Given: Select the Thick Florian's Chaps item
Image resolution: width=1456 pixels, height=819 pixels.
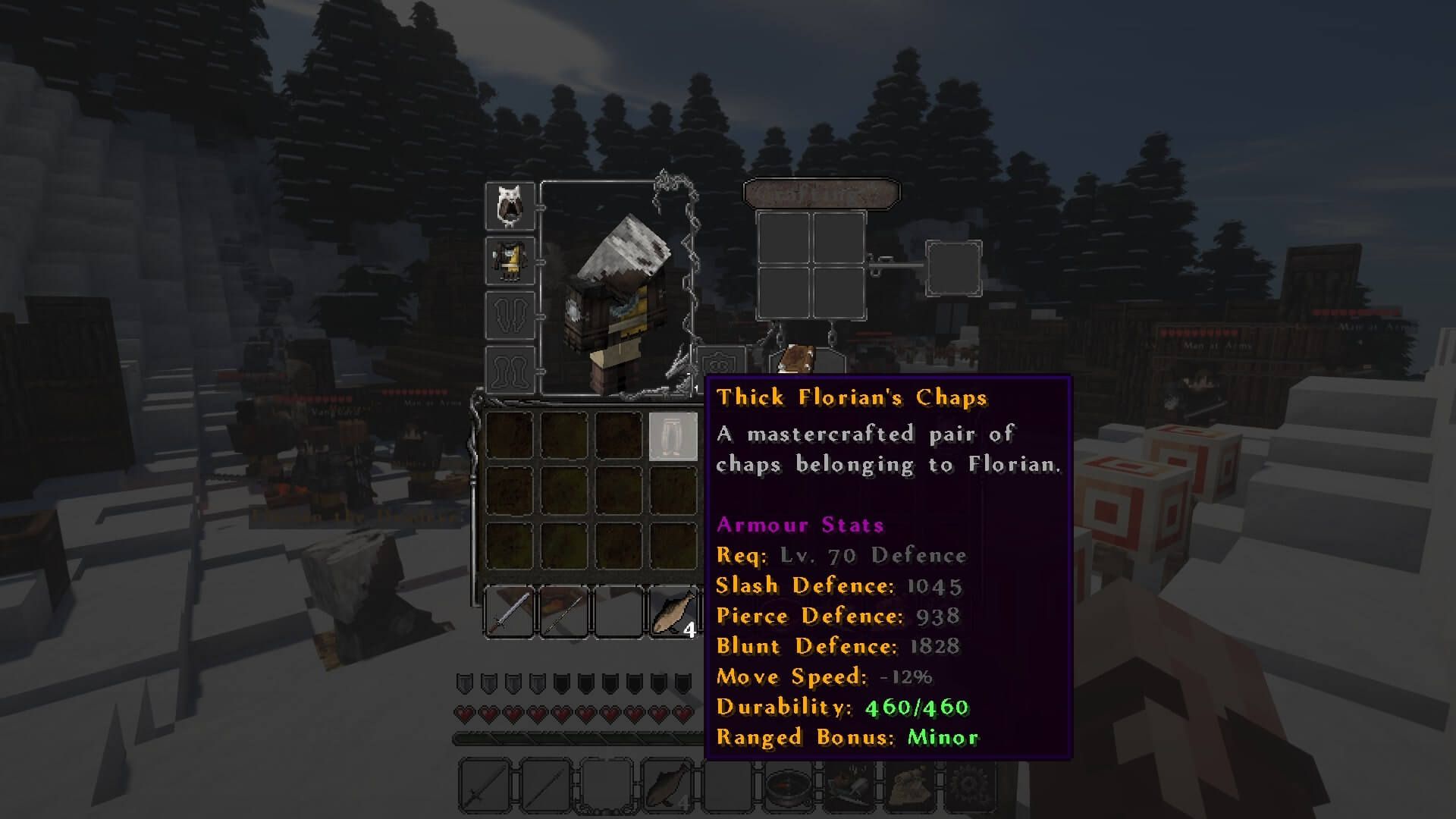Looking at the screenshot, I should coord(673,437).
